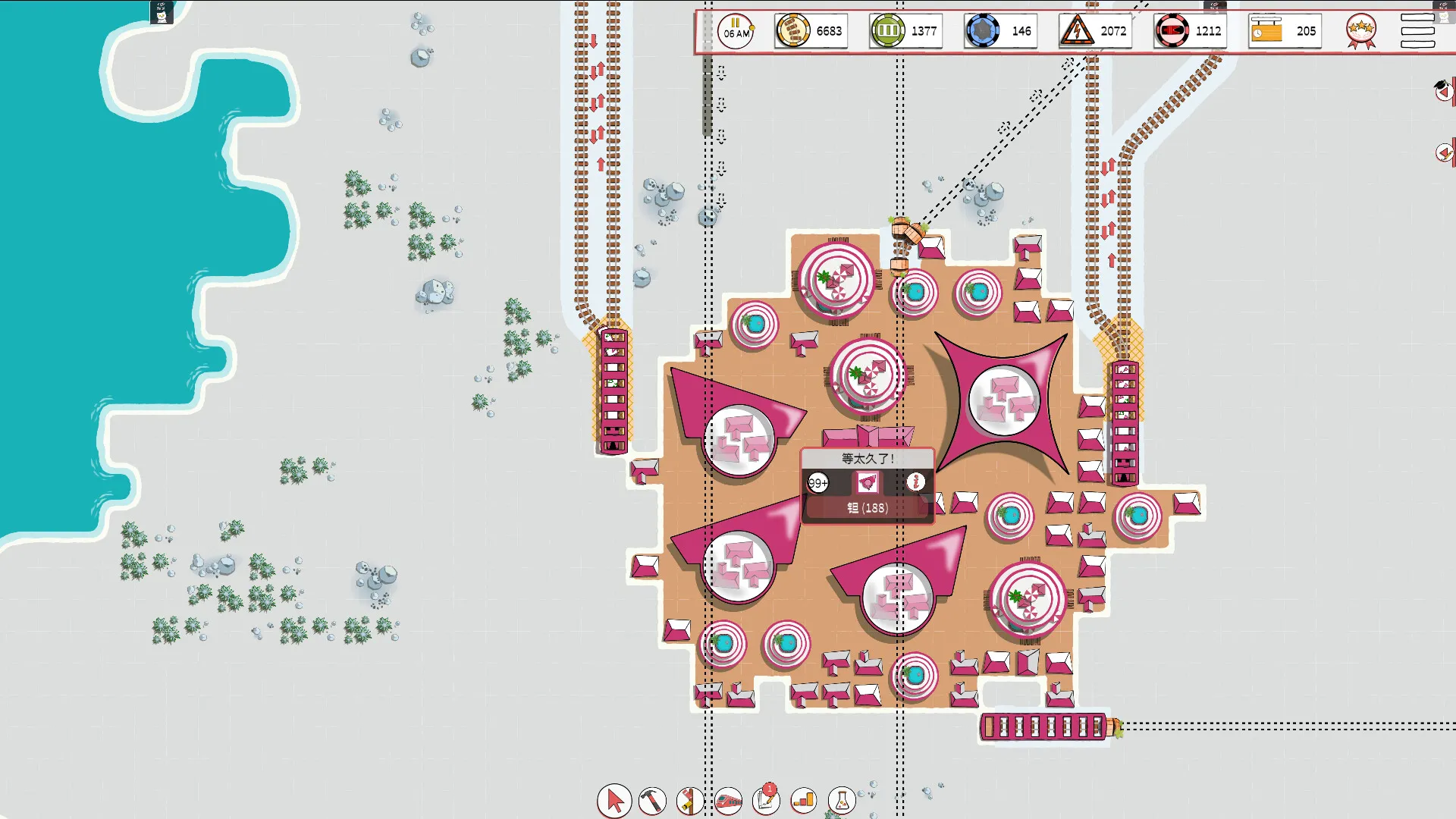View statistics via bar chart icon
Viewport: 1456px width, 819px height.
point(803,800)
